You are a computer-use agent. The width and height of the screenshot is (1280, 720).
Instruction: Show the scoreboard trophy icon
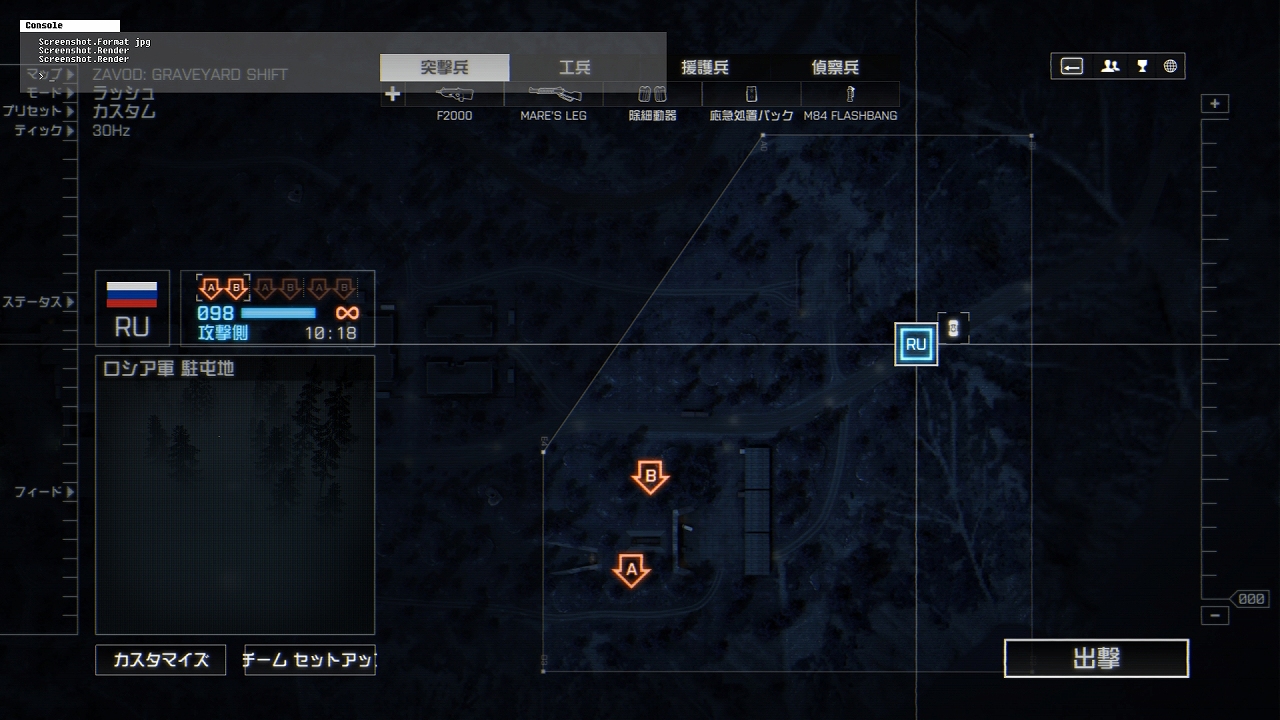tap(1142, 67)
